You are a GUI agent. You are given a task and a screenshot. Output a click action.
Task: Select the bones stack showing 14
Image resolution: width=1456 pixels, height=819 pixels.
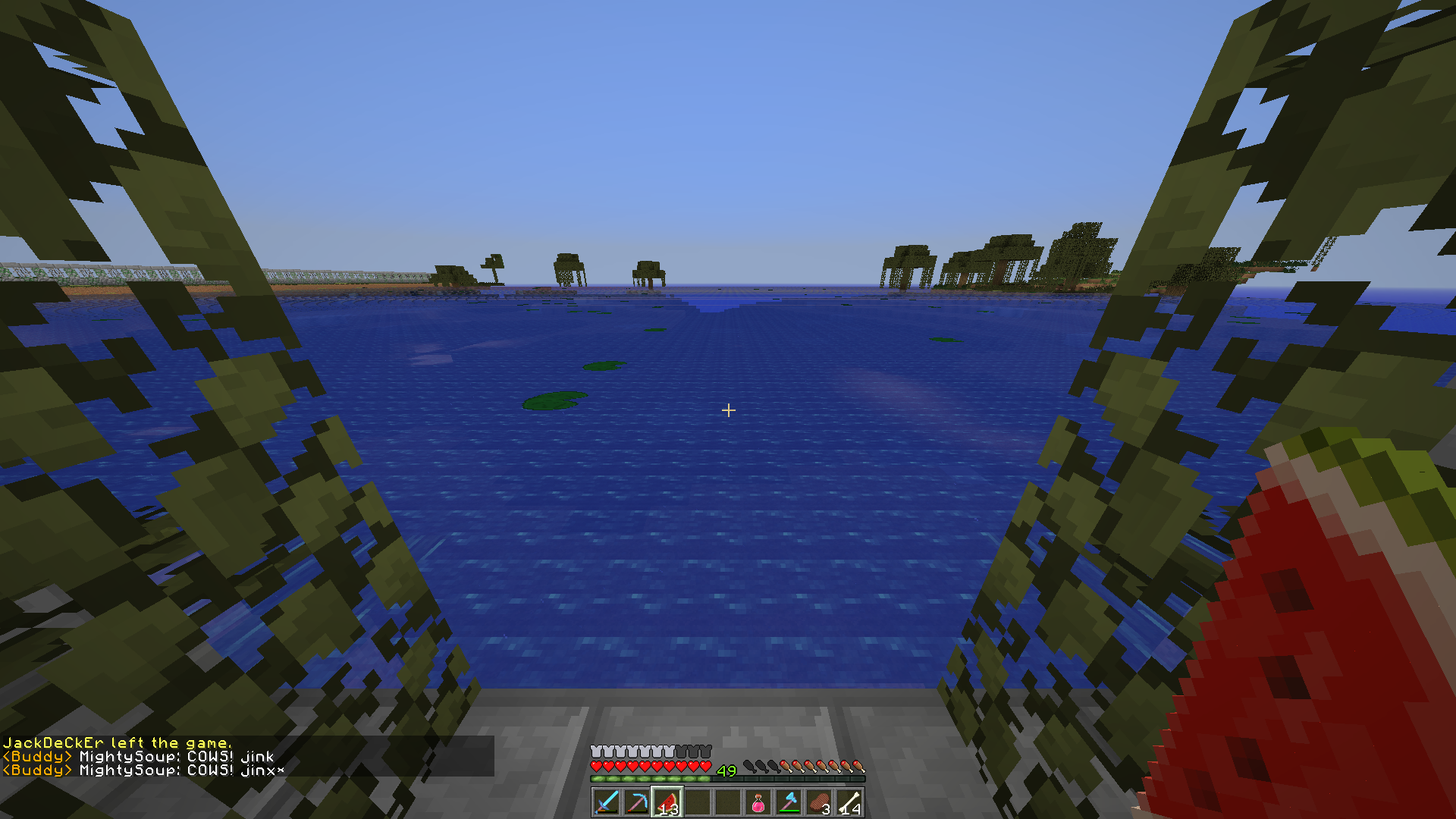pyautogui.click(x=849, y=802)
